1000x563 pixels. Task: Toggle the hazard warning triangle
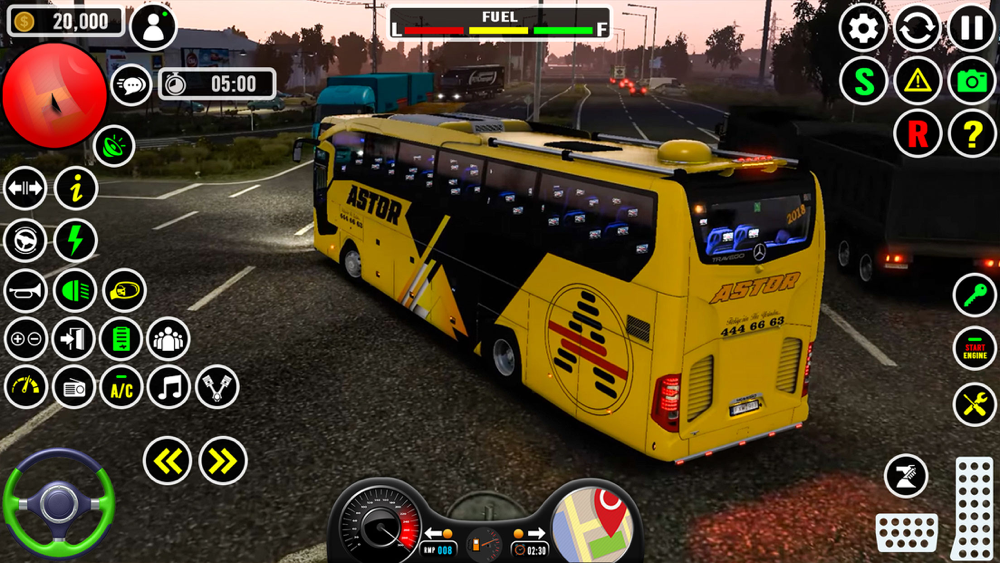tap(917, 81)
